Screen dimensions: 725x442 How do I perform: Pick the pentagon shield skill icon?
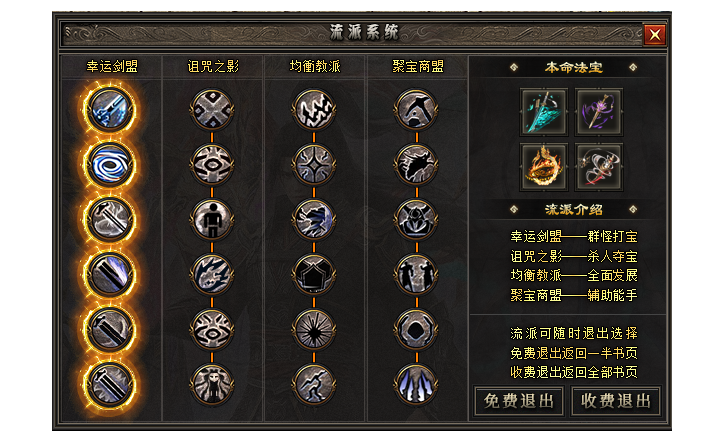314,272
